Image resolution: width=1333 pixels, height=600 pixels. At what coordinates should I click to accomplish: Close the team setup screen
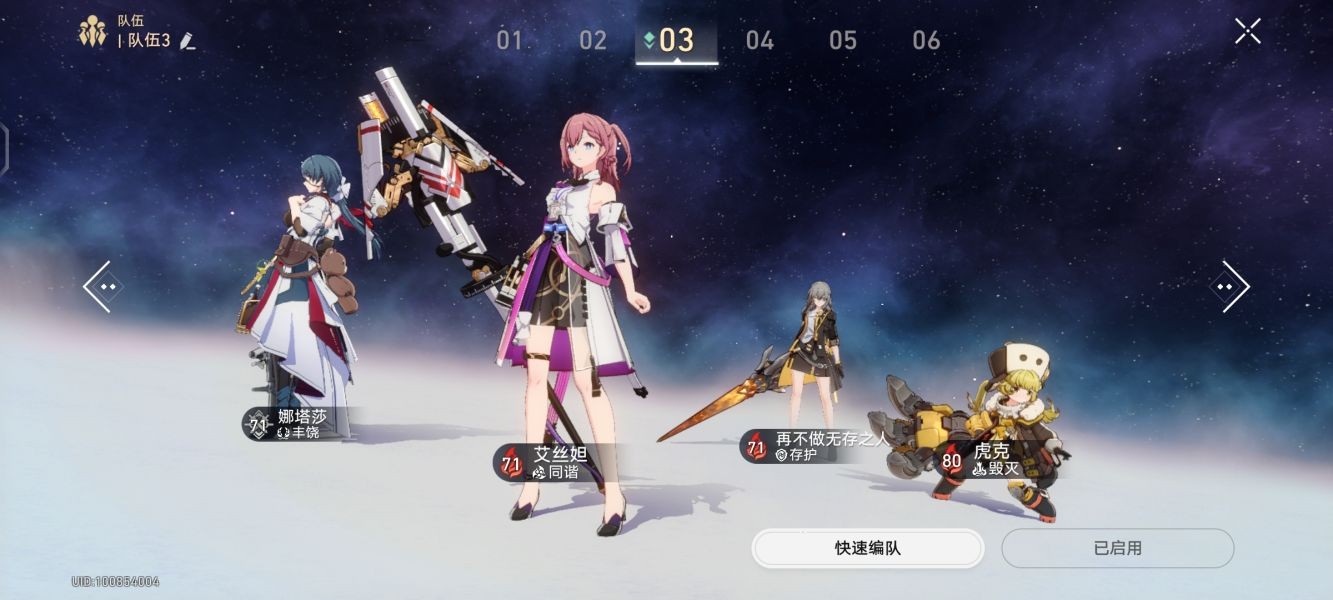(1247, 31)
